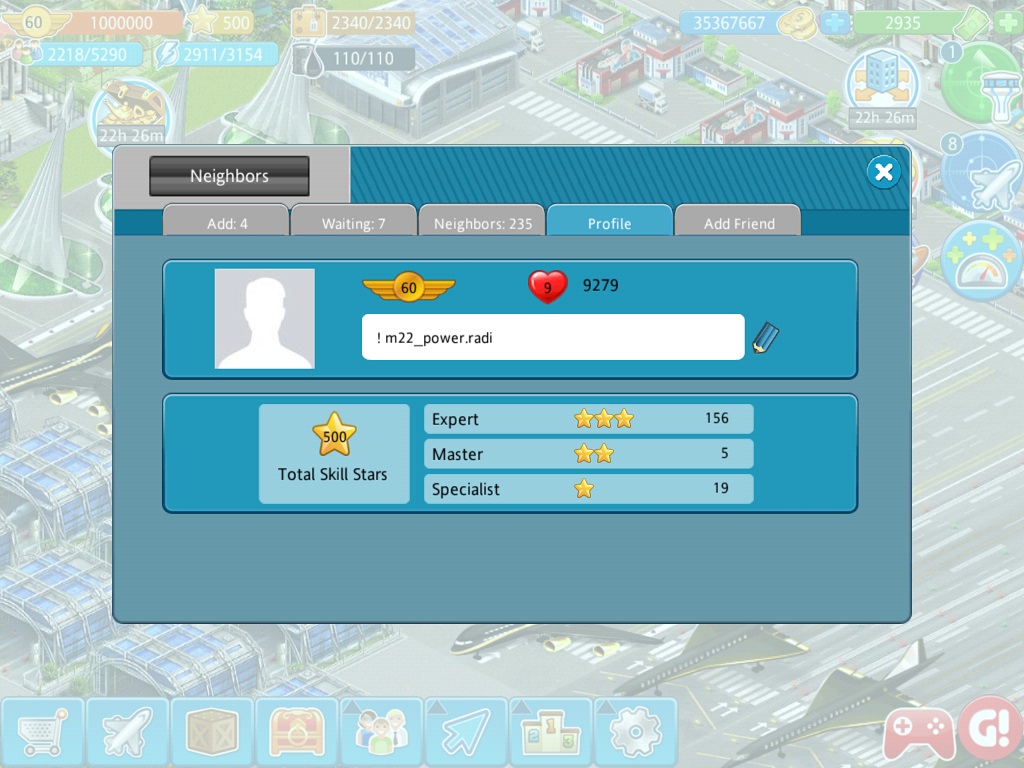The width and height of the screenshot is (1024, 768).
Task: Select the Profile tab
Action: pos(609,223)
